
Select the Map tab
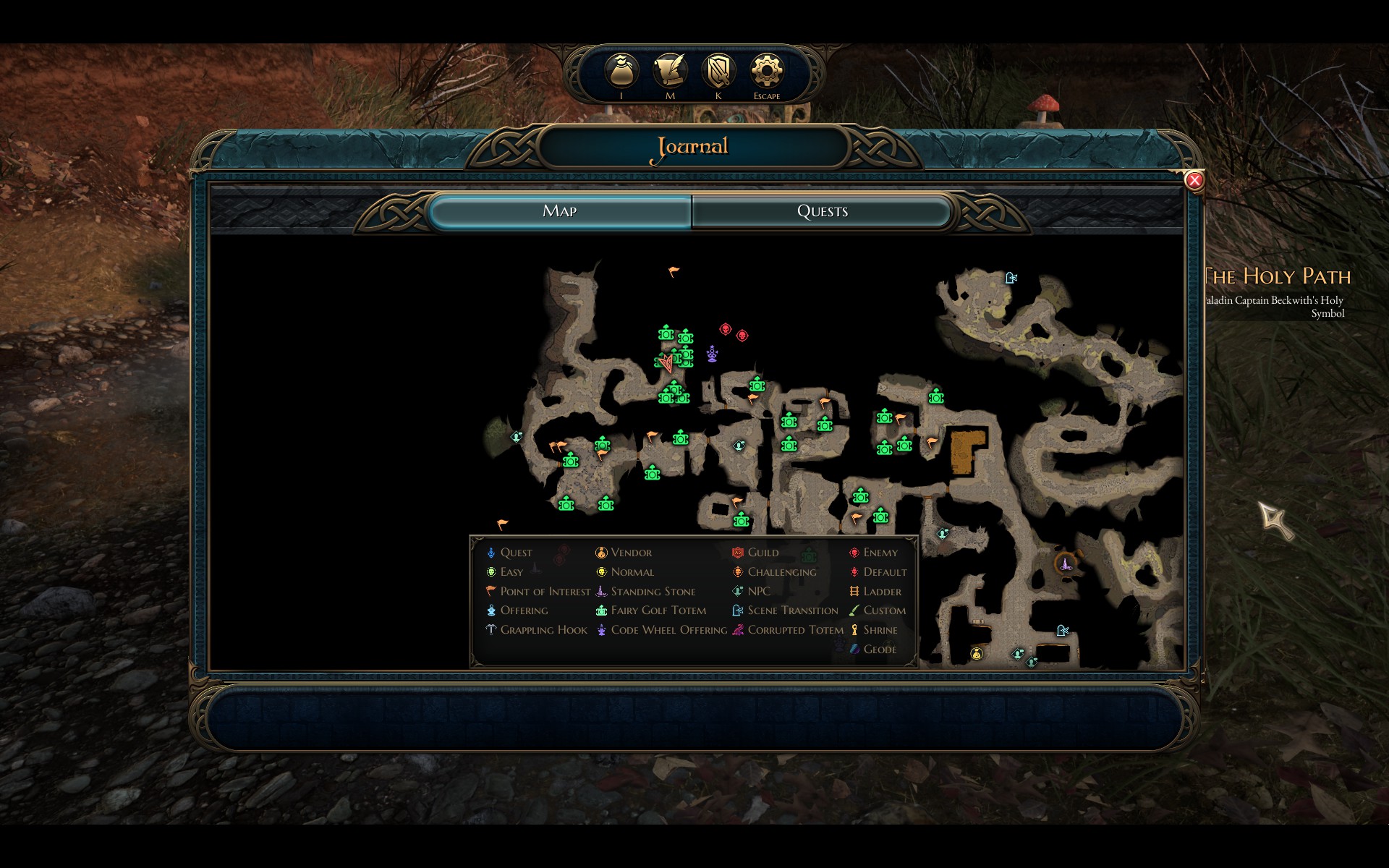coord(560,211)
